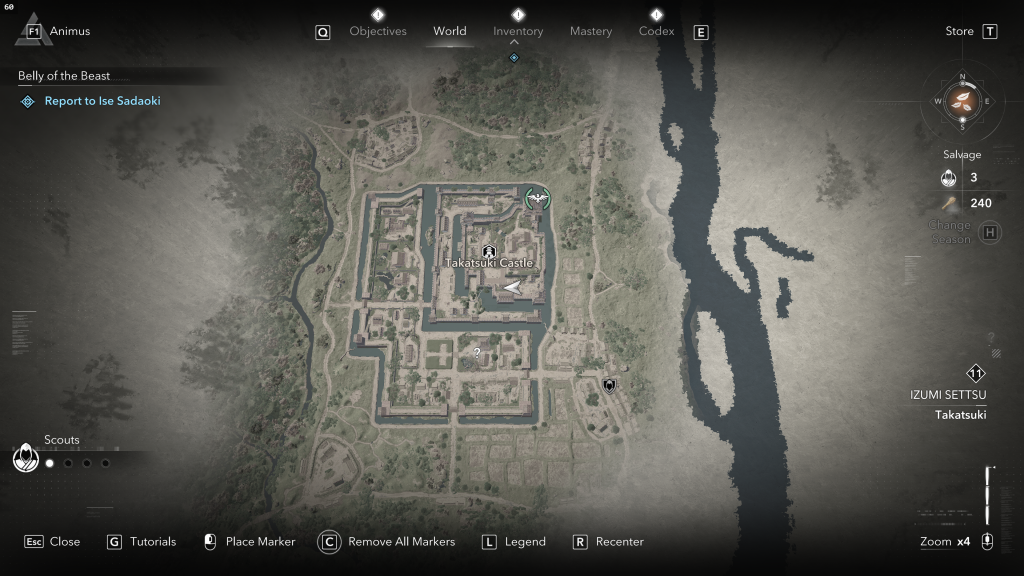
Task: Recenter the map on the player
Action: click(608, 542)
